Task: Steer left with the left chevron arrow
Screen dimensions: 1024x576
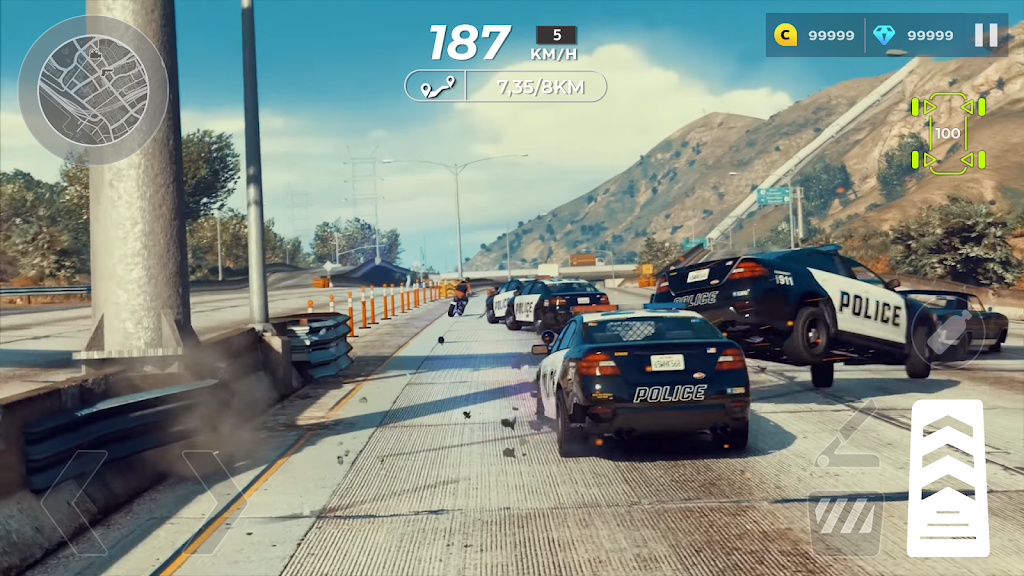Action: pos(74,502)
